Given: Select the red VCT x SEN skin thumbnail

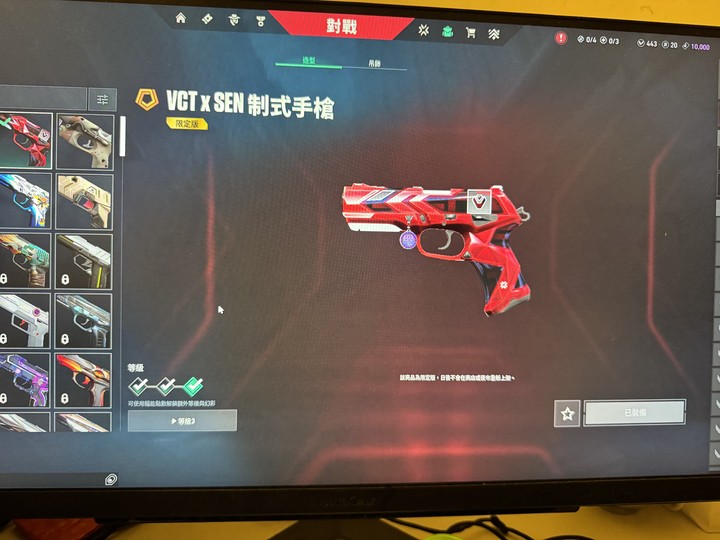Looking at the screenshot, I should coord(25,140).
